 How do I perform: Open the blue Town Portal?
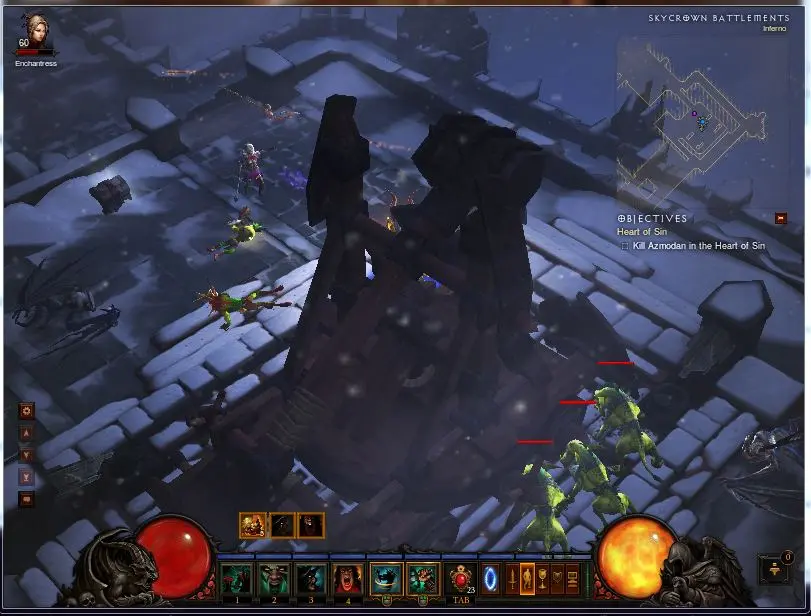tap(491, 579)
